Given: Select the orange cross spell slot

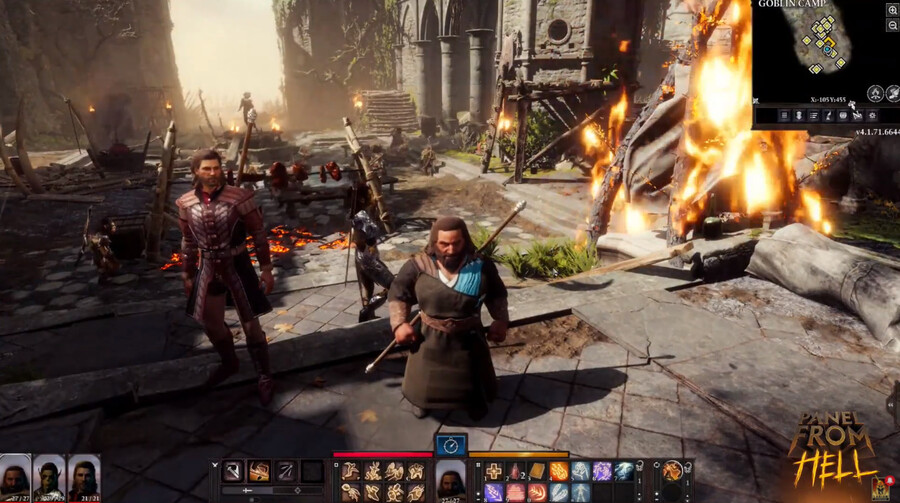Looking at the screenshot, I should [493, 471].
